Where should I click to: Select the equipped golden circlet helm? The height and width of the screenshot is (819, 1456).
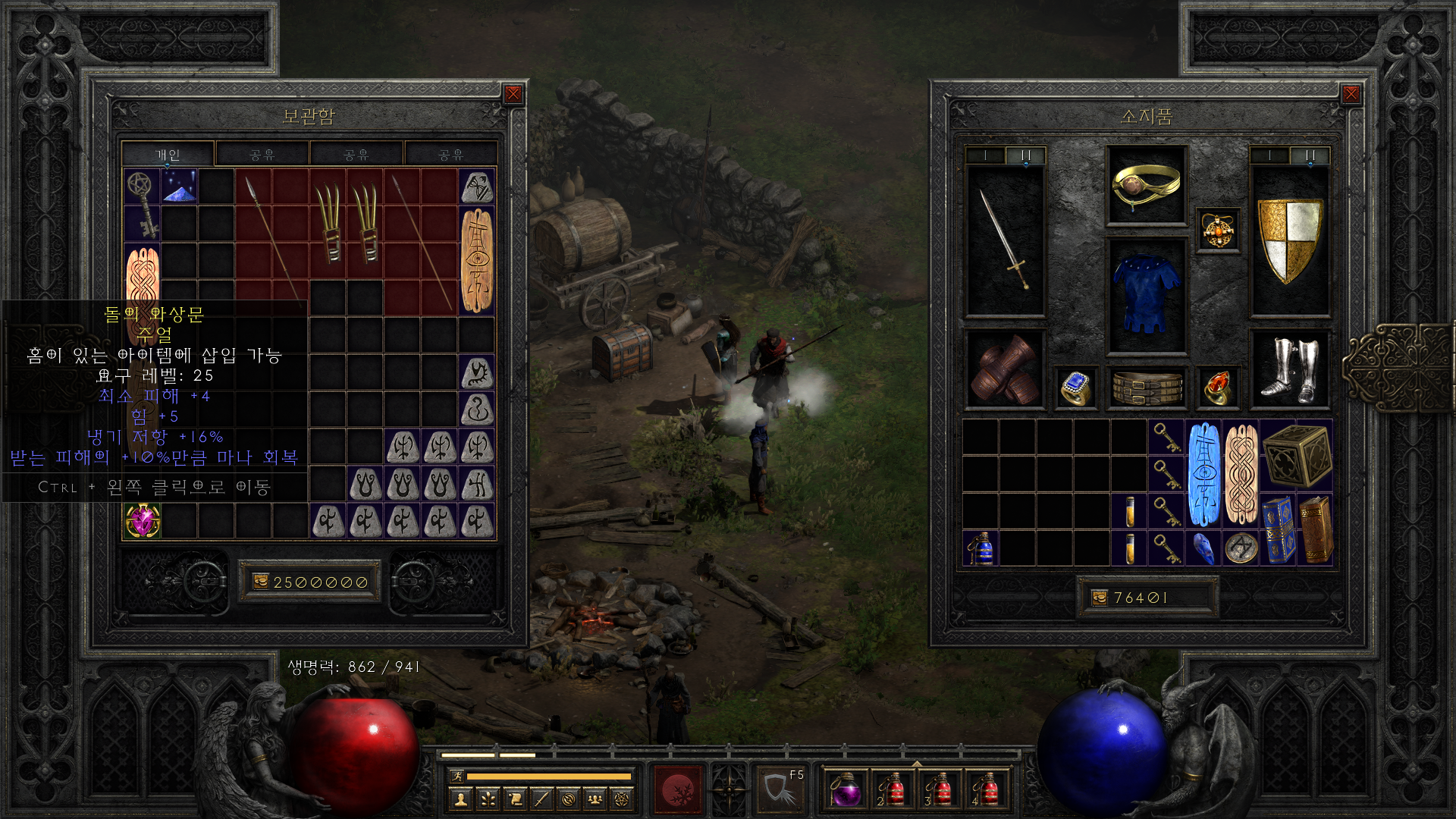pyautogui.click(x=1146, y=185)
